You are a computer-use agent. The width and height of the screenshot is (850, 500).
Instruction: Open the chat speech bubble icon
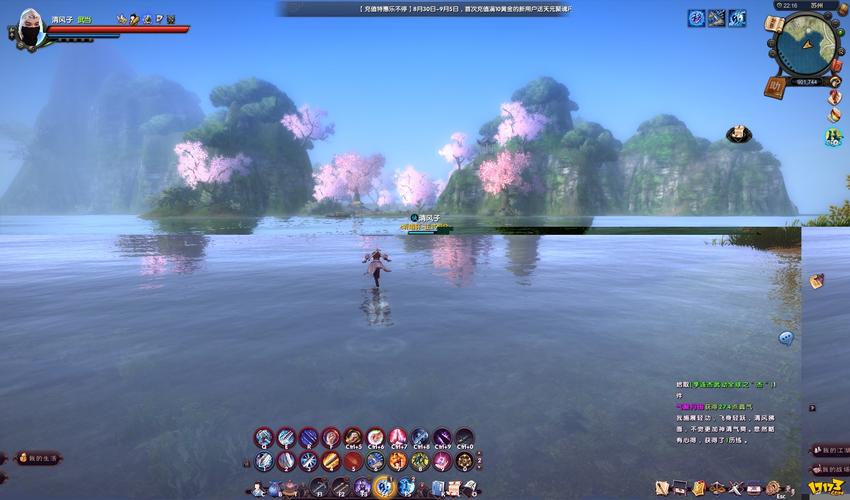[786, 338]
